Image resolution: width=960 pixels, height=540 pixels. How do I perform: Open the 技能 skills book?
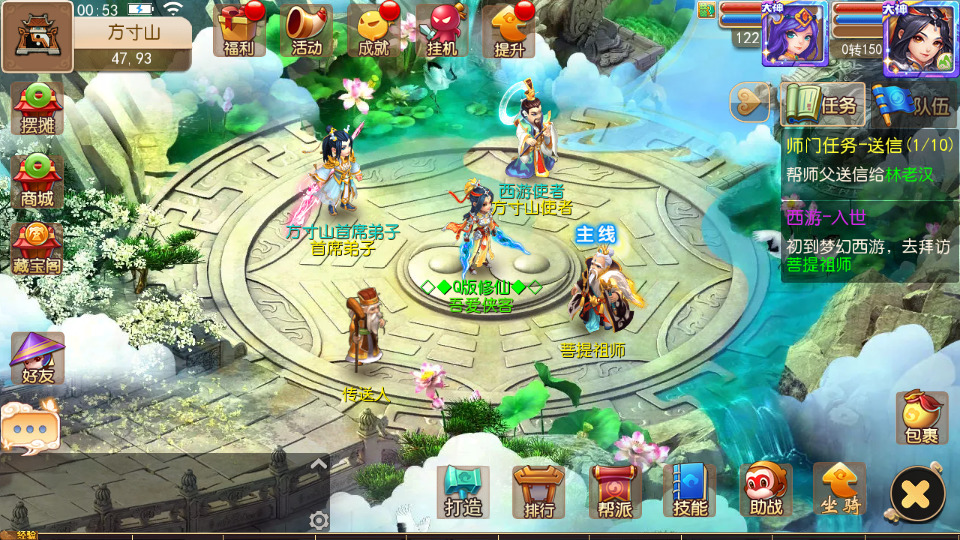coord(690,491)
